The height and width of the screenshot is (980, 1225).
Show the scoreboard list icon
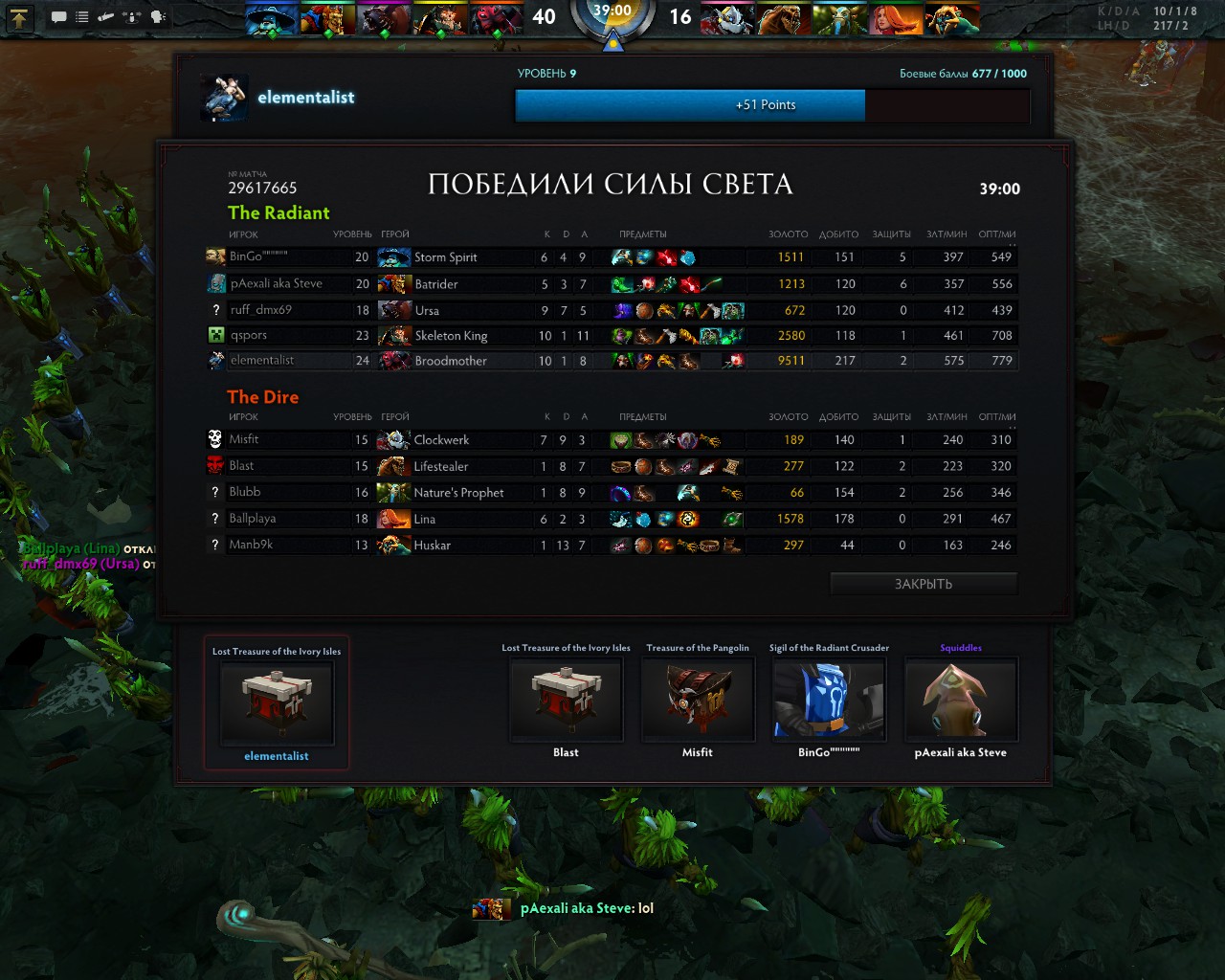click(x=82, y=16)
